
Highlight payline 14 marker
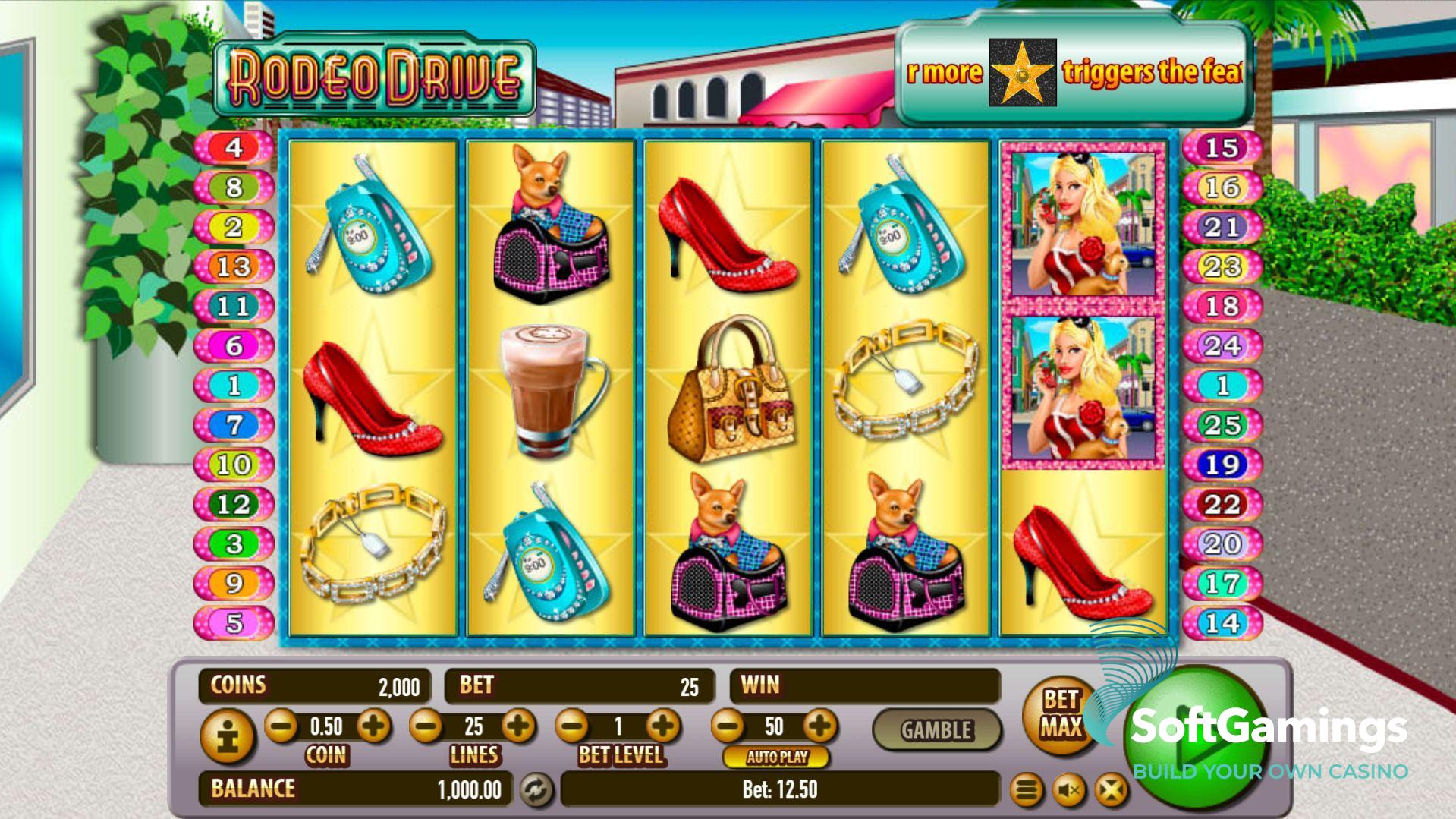point(1222,623)
